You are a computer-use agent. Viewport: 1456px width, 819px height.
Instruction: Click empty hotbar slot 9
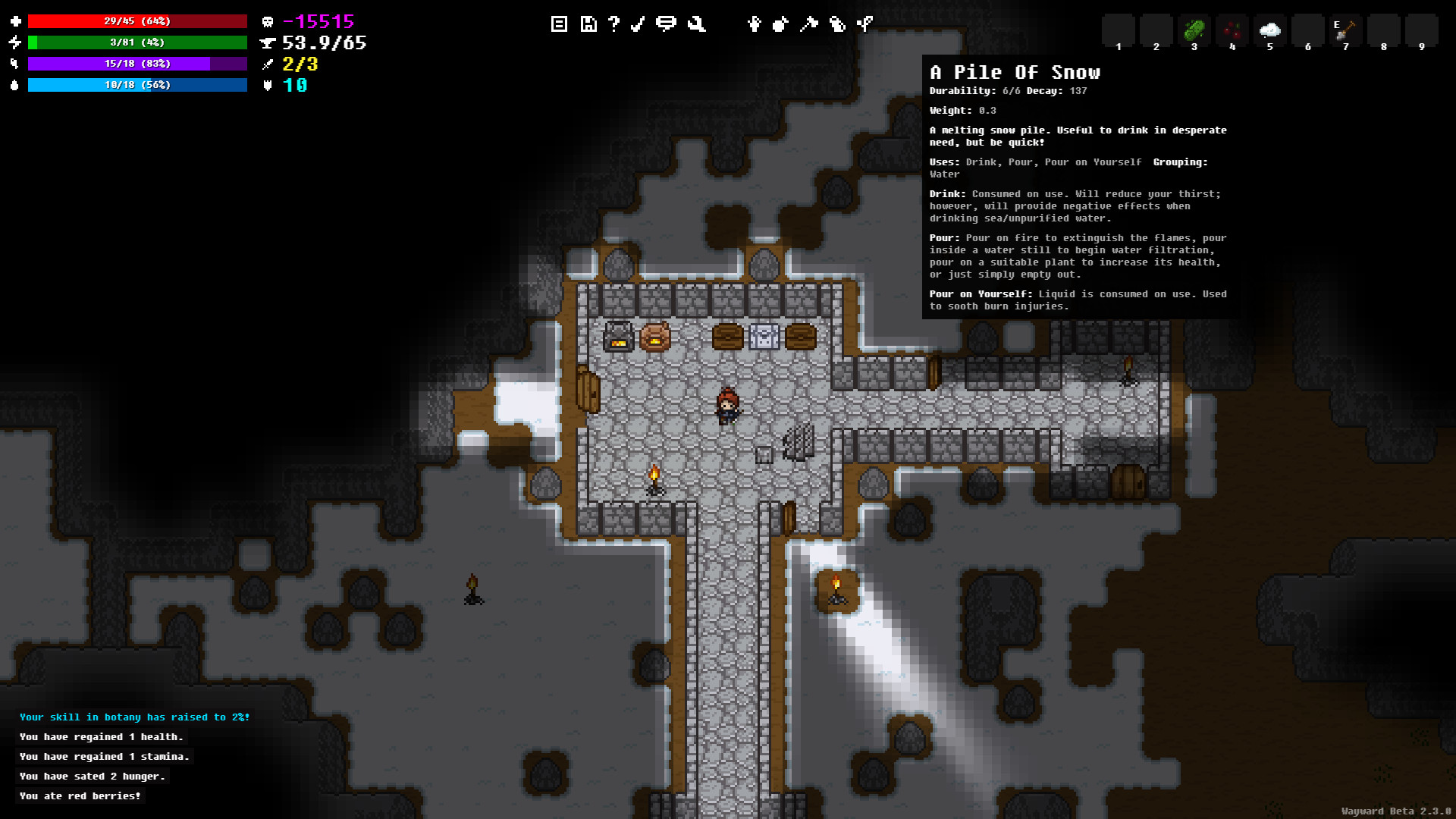[1422, 30]
